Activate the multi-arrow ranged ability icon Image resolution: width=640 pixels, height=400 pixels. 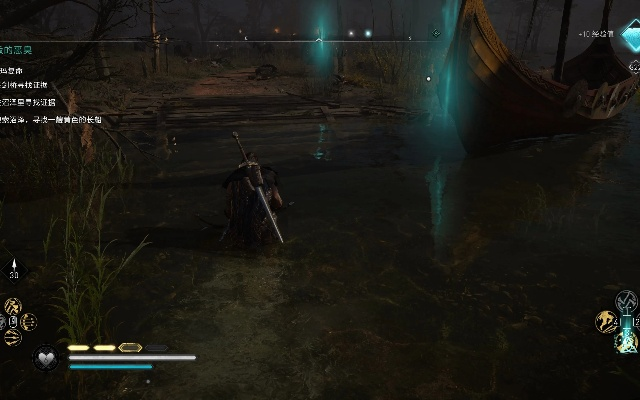click(28, 321)
